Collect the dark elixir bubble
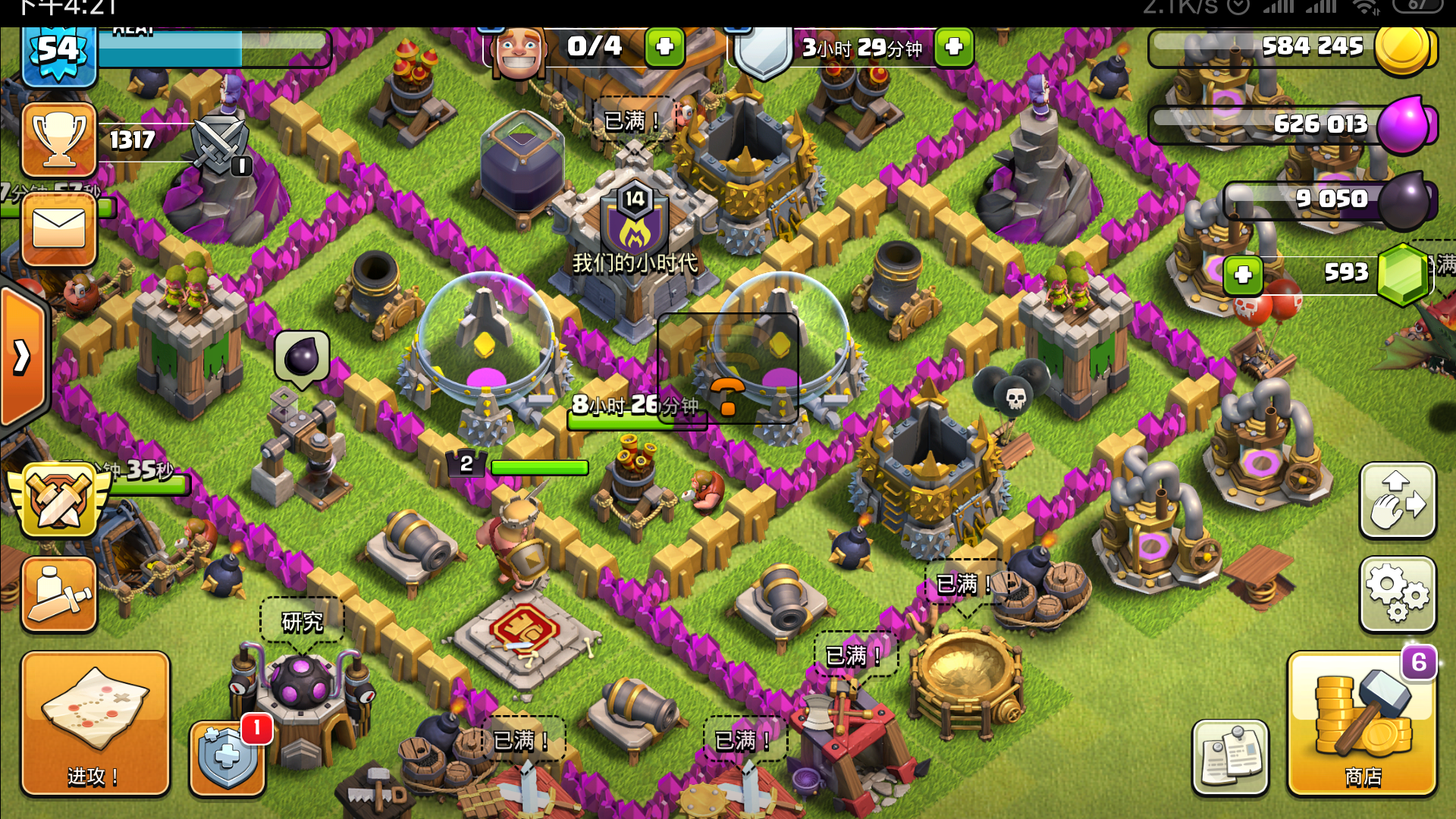 click(302, 356)
